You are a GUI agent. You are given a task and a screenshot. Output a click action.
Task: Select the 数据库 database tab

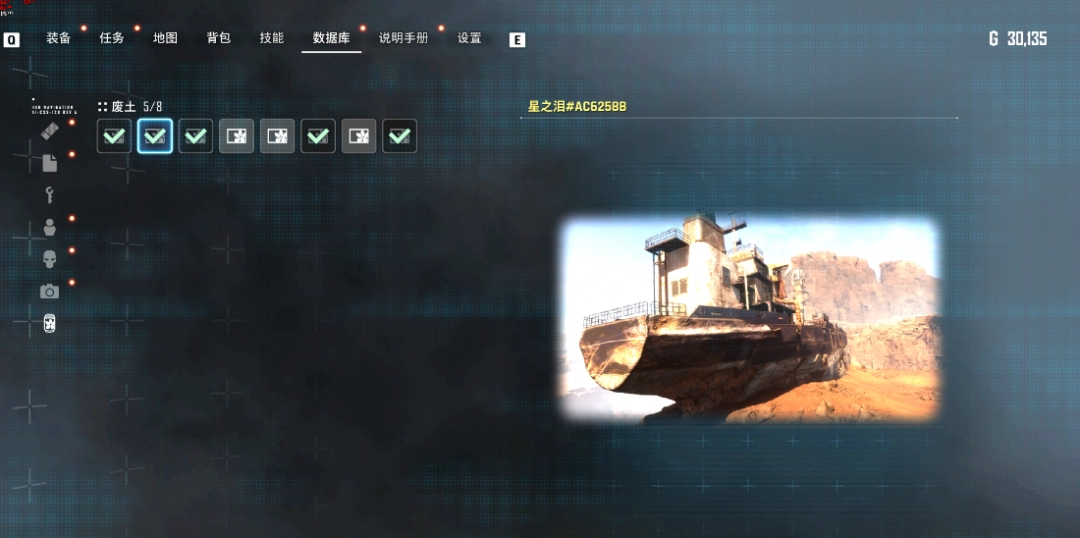(331, 38)
